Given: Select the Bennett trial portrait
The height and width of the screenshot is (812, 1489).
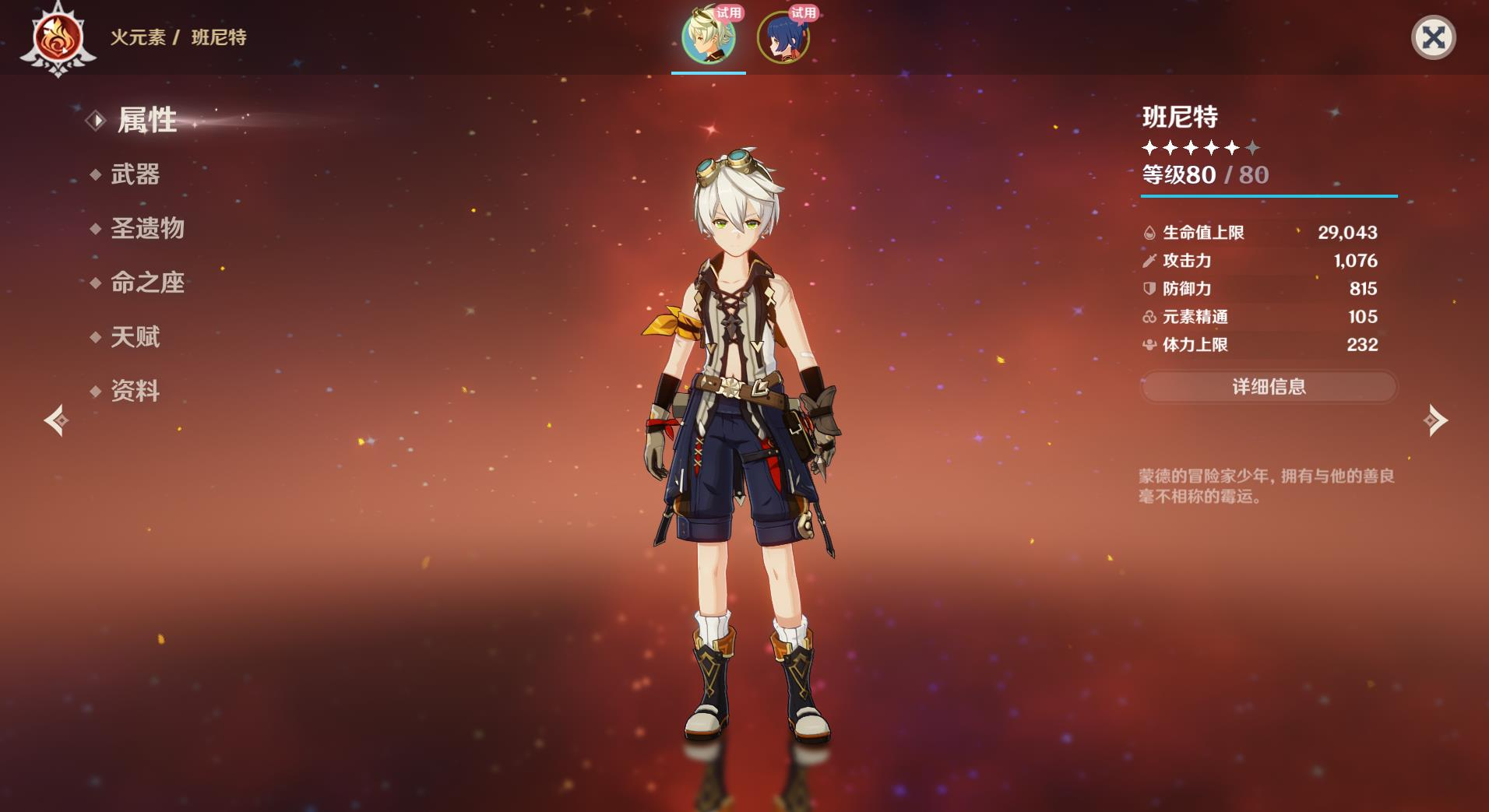Looking at the screenshot, I should click(x=708, y=37).
